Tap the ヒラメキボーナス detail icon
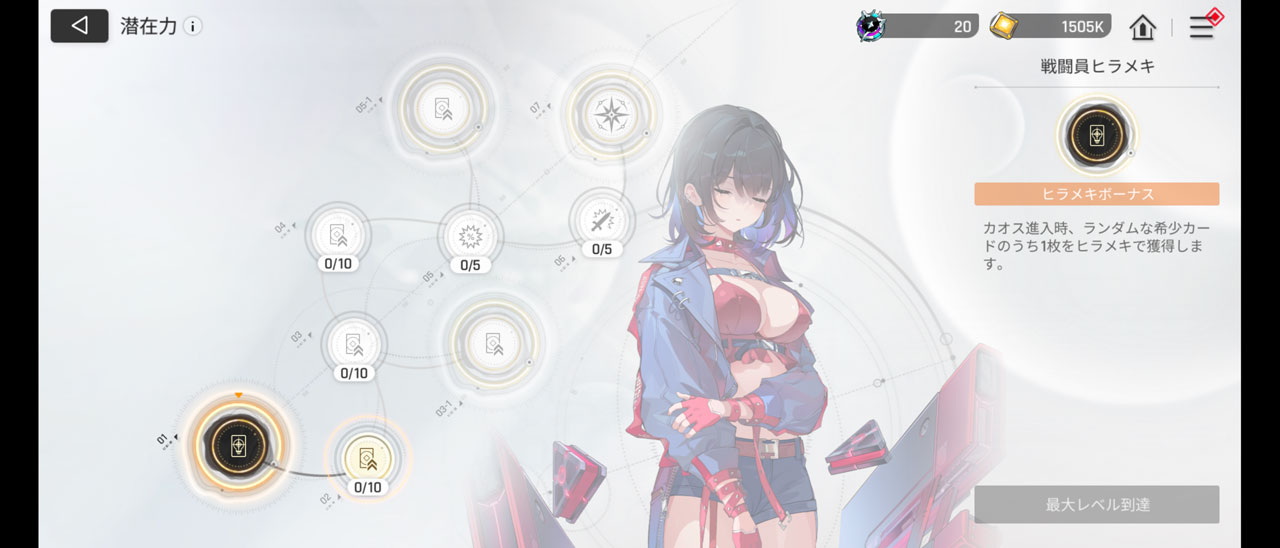Screen dimensions: 1280x548 tap(1096, 136)
